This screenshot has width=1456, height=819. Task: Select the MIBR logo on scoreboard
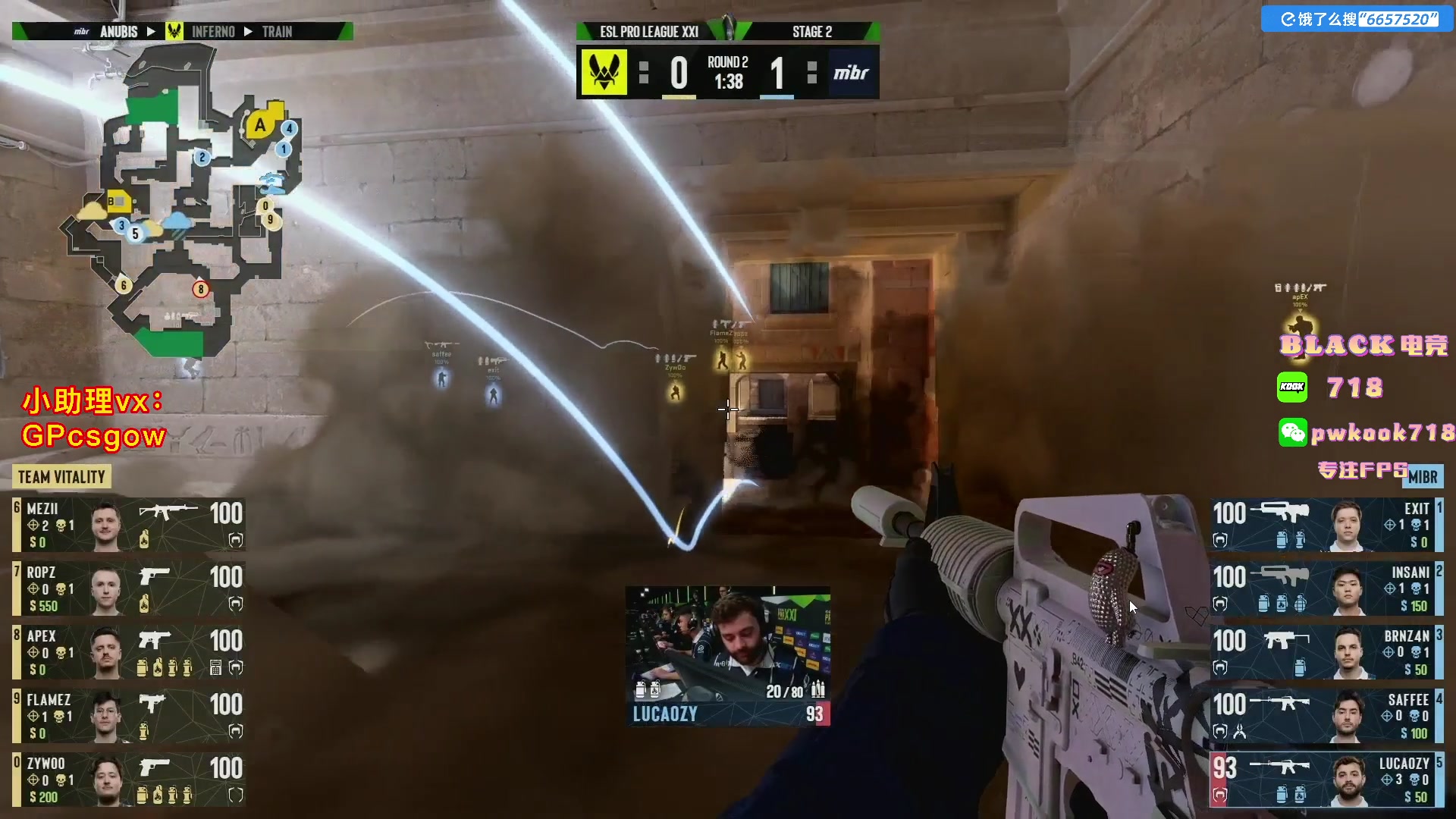click(x=852, y=73)
